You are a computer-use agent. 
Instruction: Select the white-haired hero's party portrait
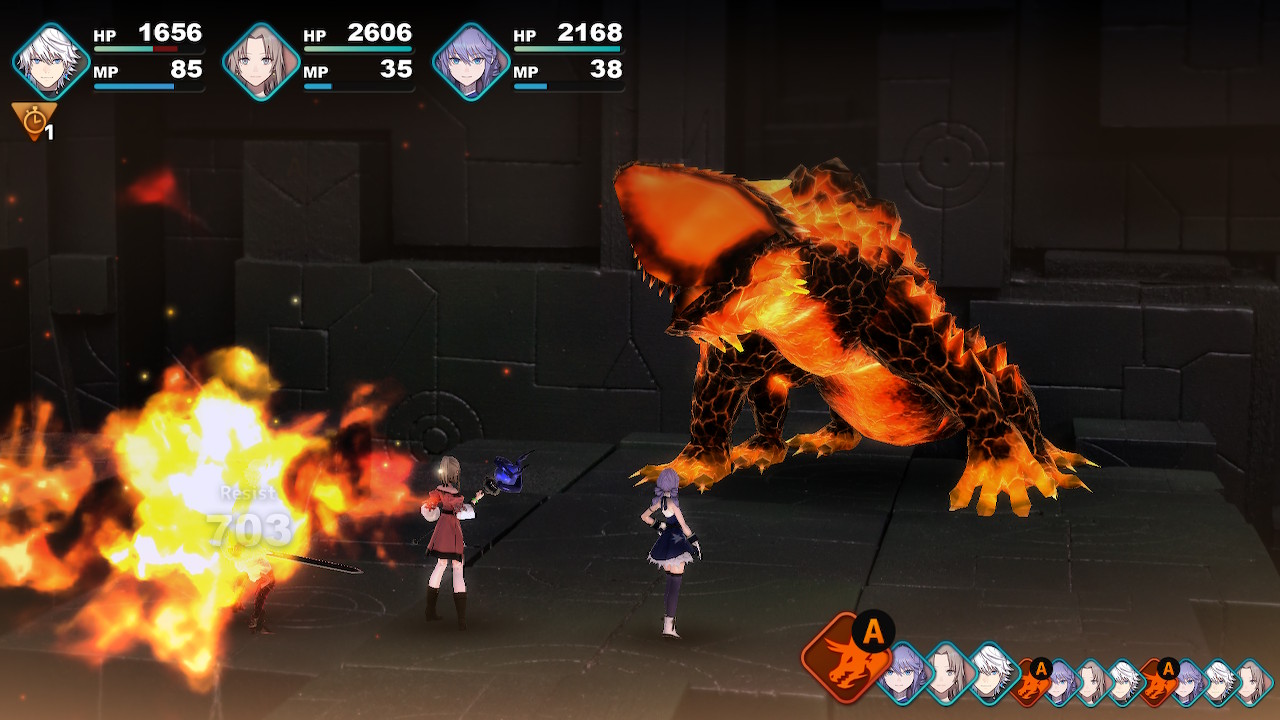tap(51, 62)
